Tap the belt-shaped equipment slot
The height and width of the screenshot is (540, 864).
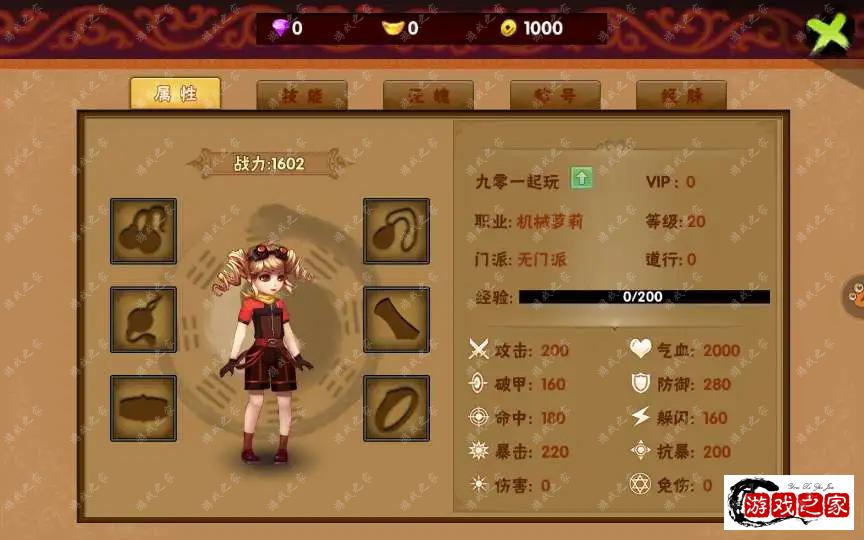[x=143, y=407]
